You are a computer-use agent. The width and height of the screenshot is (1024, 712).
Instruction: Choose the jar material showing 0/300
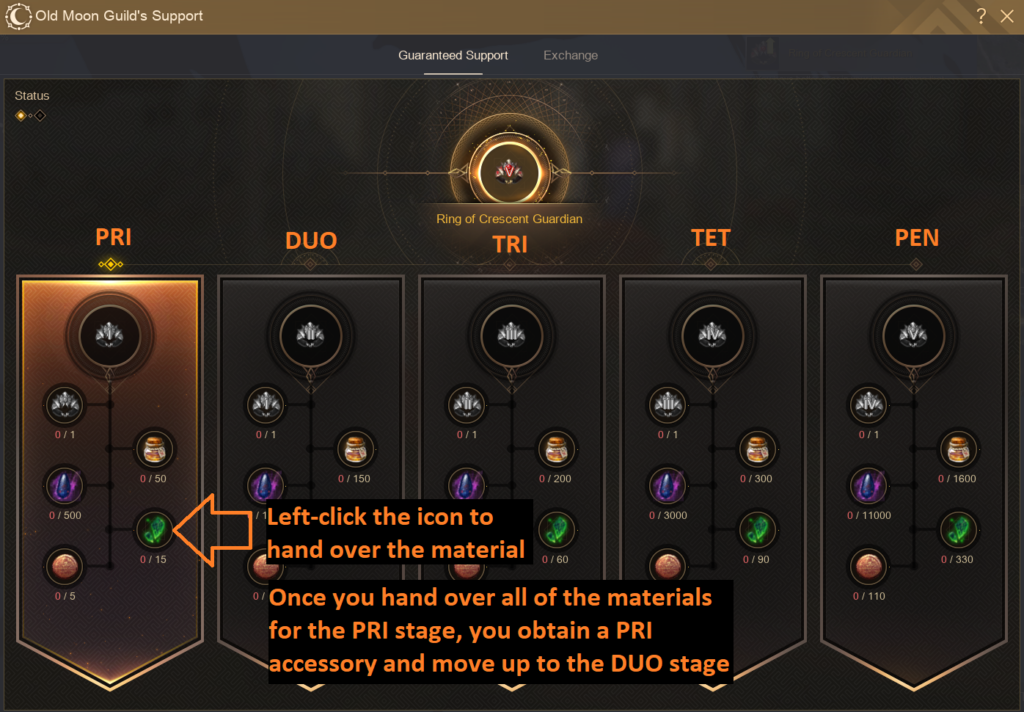click(x=759, y=448)
